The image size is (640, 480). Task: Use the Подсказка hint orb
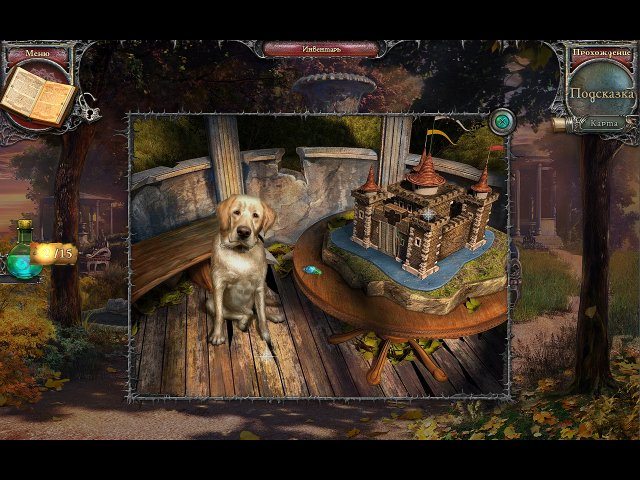coord(602,93)
